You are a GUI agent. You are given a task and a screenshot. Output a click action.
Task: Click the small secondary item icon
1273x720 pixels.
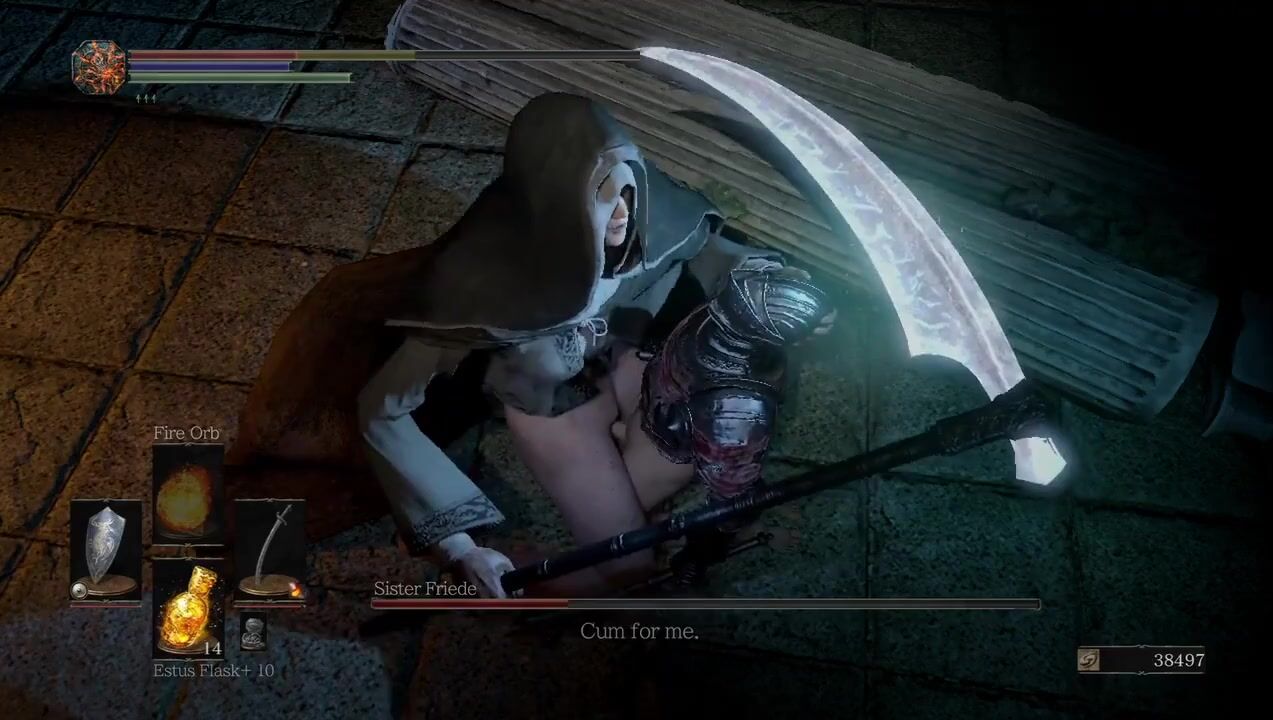(x=253, y=632)
